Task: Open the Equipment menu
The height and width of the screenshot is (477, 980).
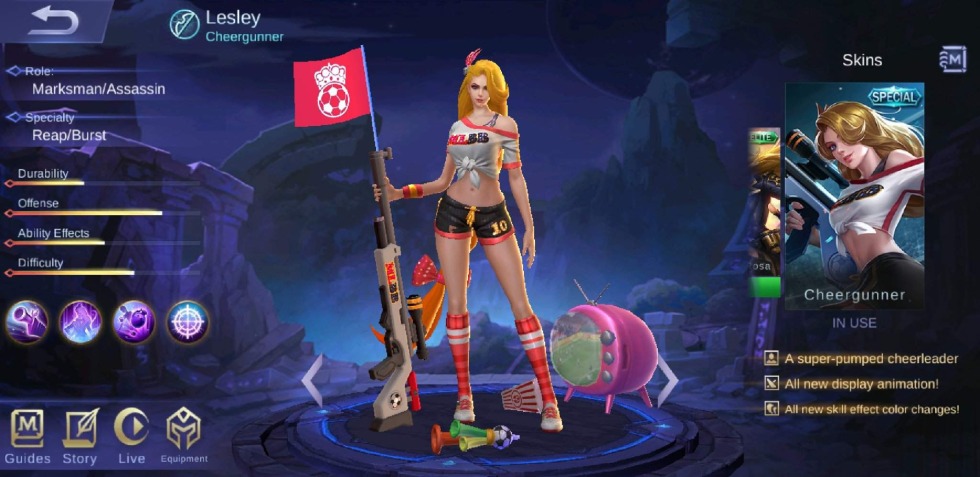Action: click(183, 436)
